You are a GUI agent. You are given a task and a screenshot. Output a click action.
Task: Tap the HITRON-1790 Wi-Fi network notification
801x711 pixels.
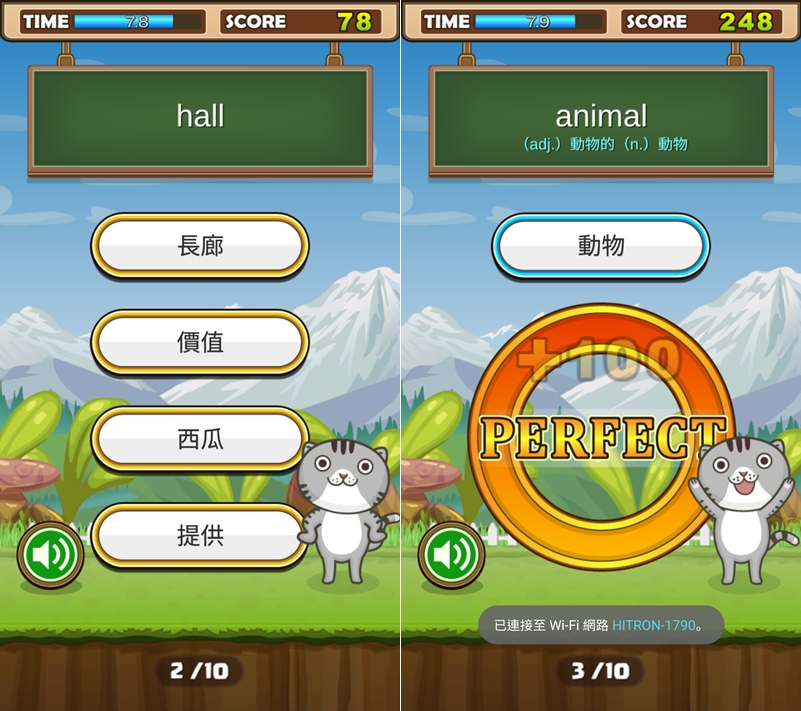pyautogui.click(x=600, y=626)
